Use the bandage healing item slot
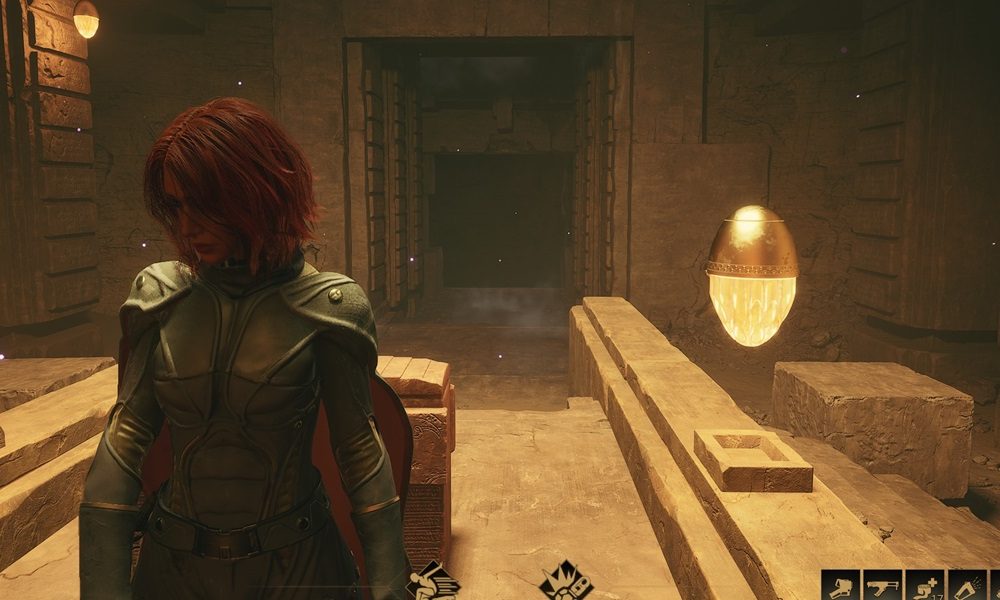The image size is (1000, 600). point(925,586)
